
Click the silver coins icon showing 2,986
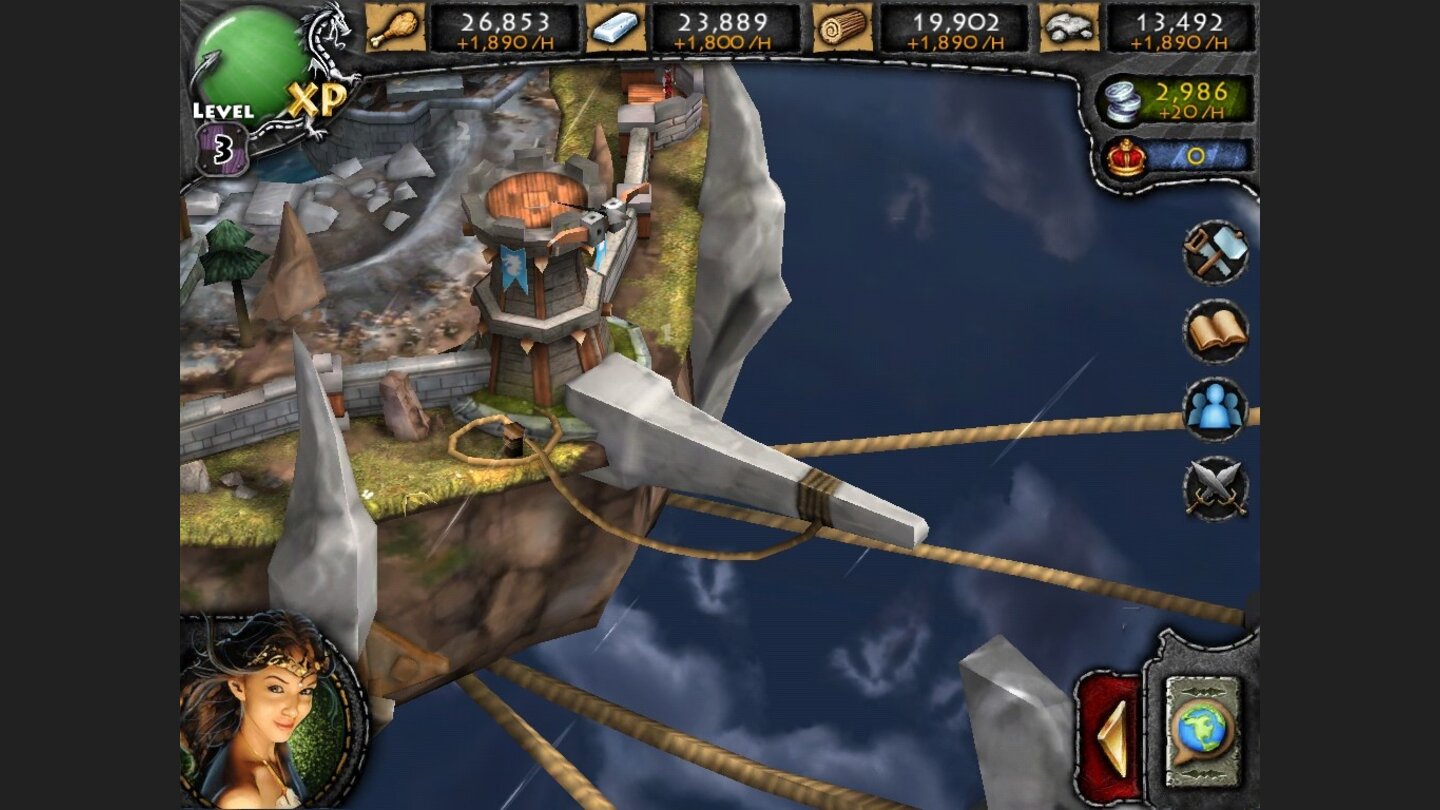click(1122, 100)
